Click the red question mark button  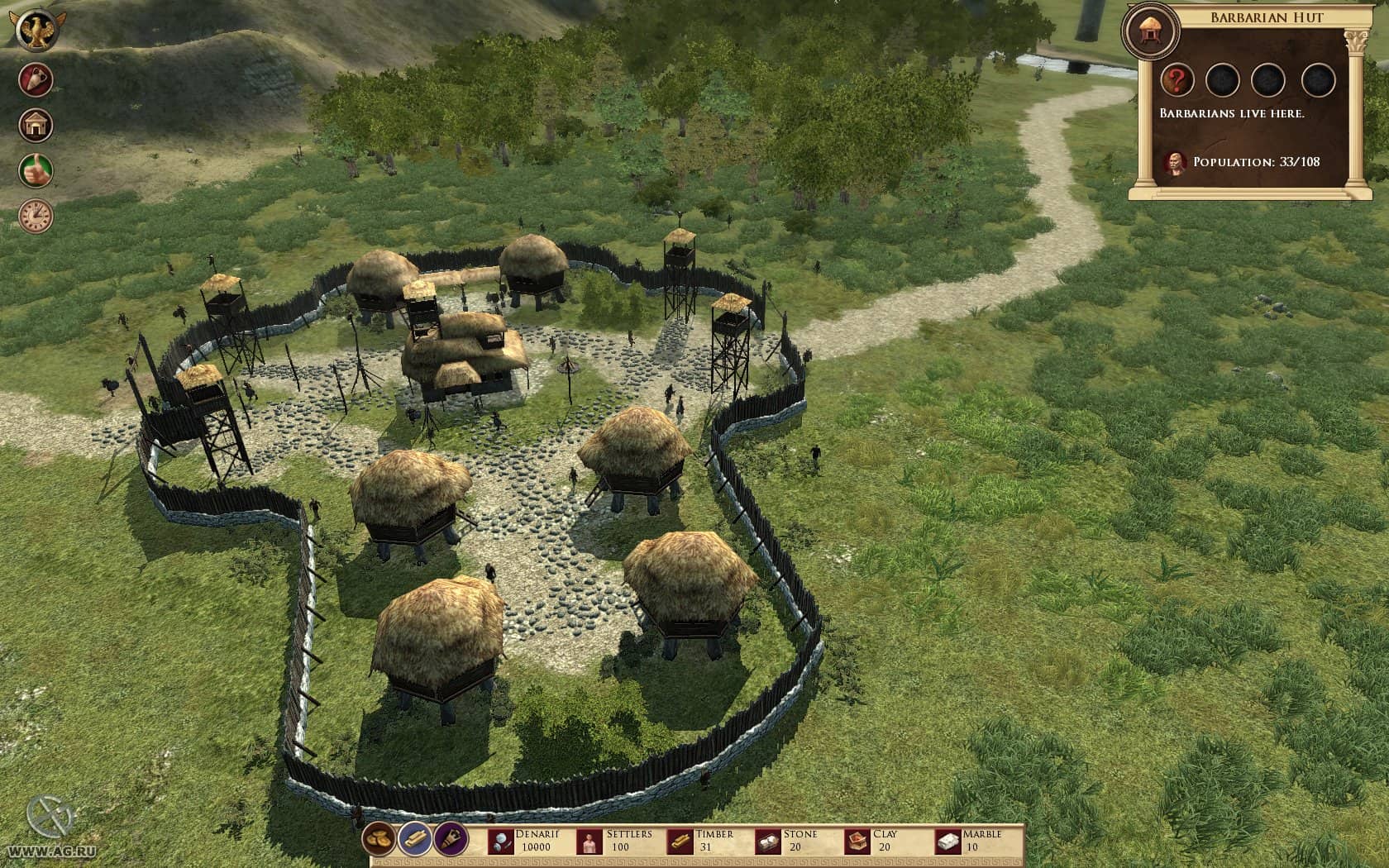(x=1177, y=80)
